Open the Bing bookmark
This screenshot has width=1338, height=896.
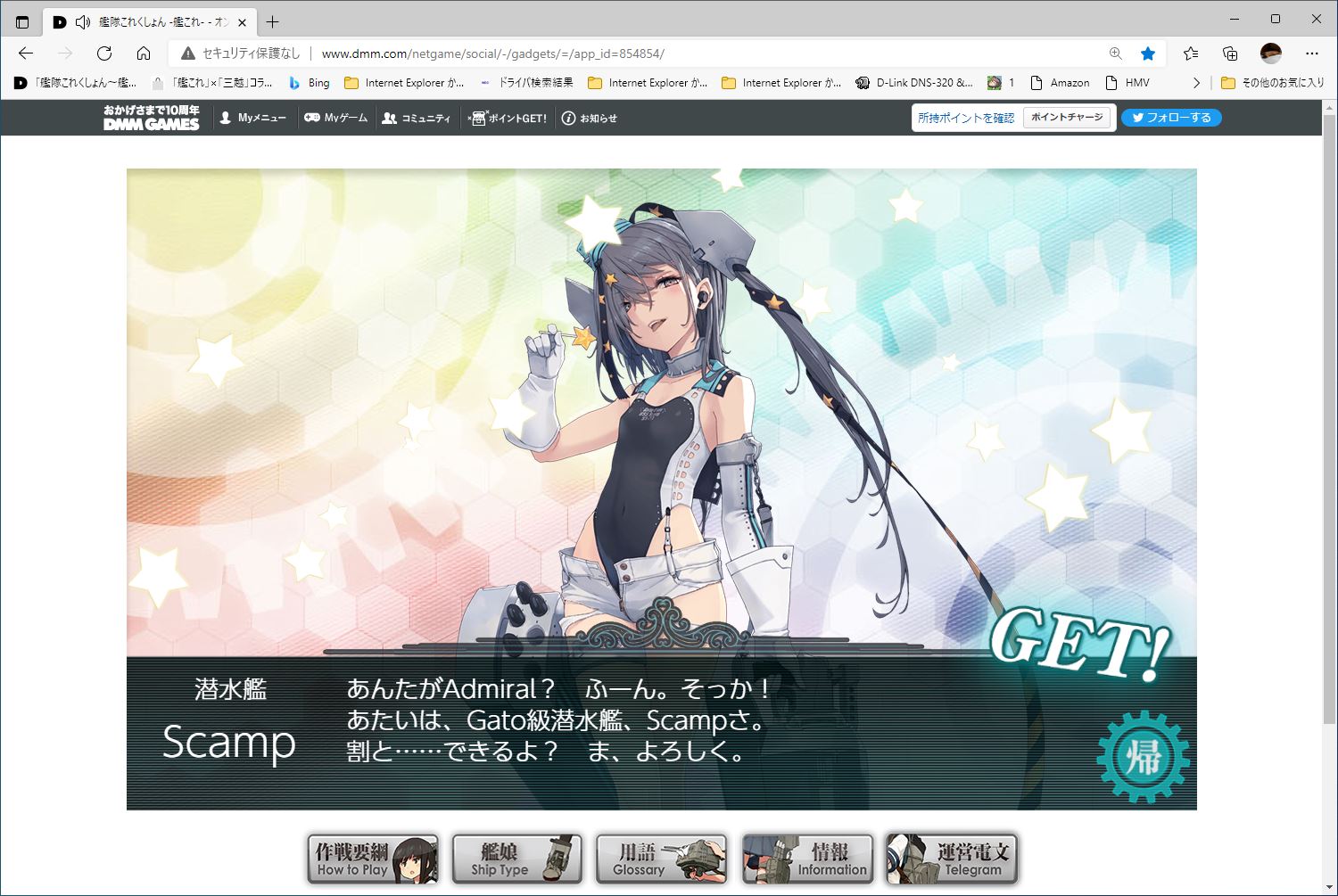click(309, 82)
